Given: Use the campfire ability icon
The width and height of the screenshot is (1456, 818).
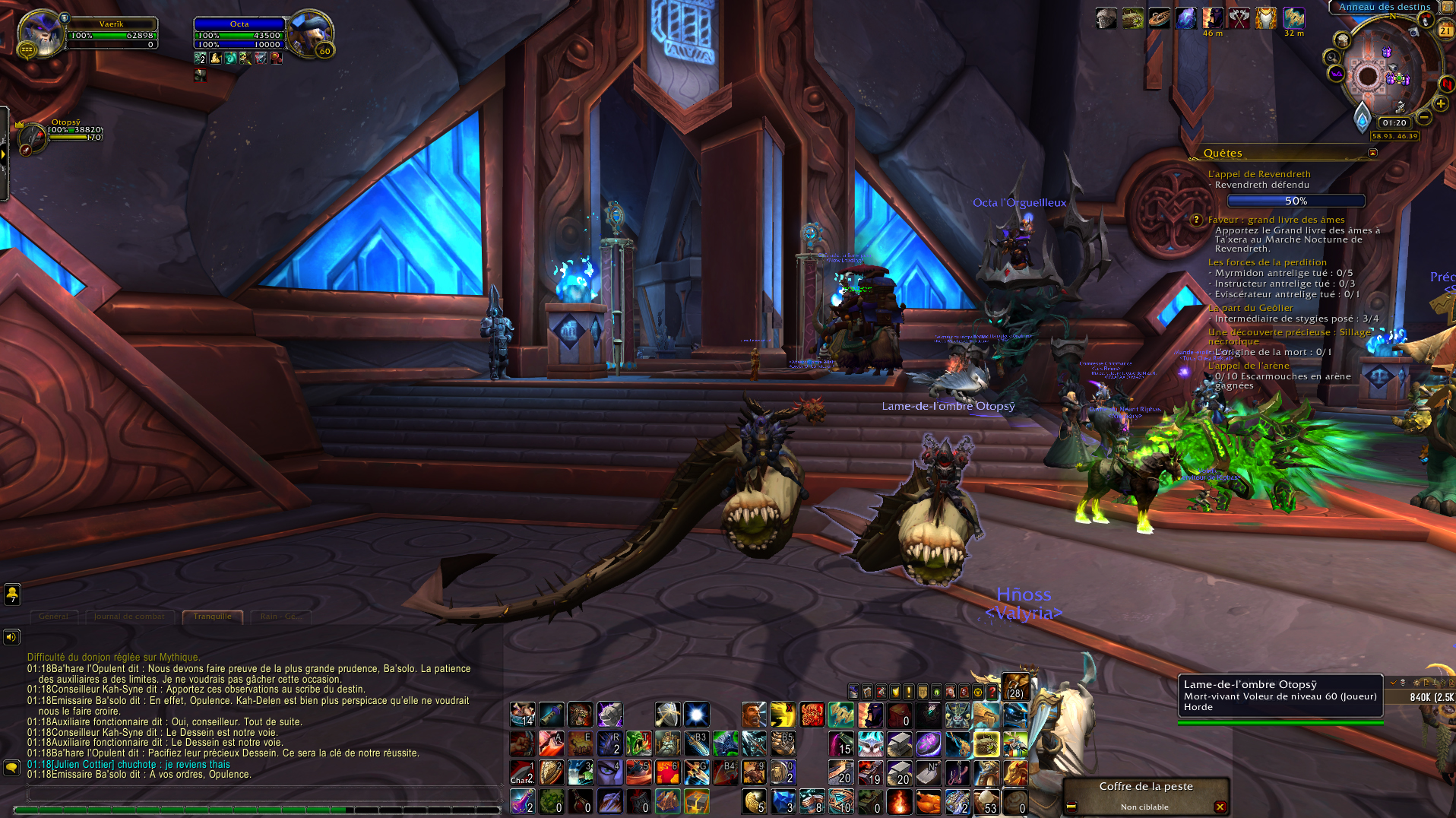Looking at the screenshot, I should [899, 802].
